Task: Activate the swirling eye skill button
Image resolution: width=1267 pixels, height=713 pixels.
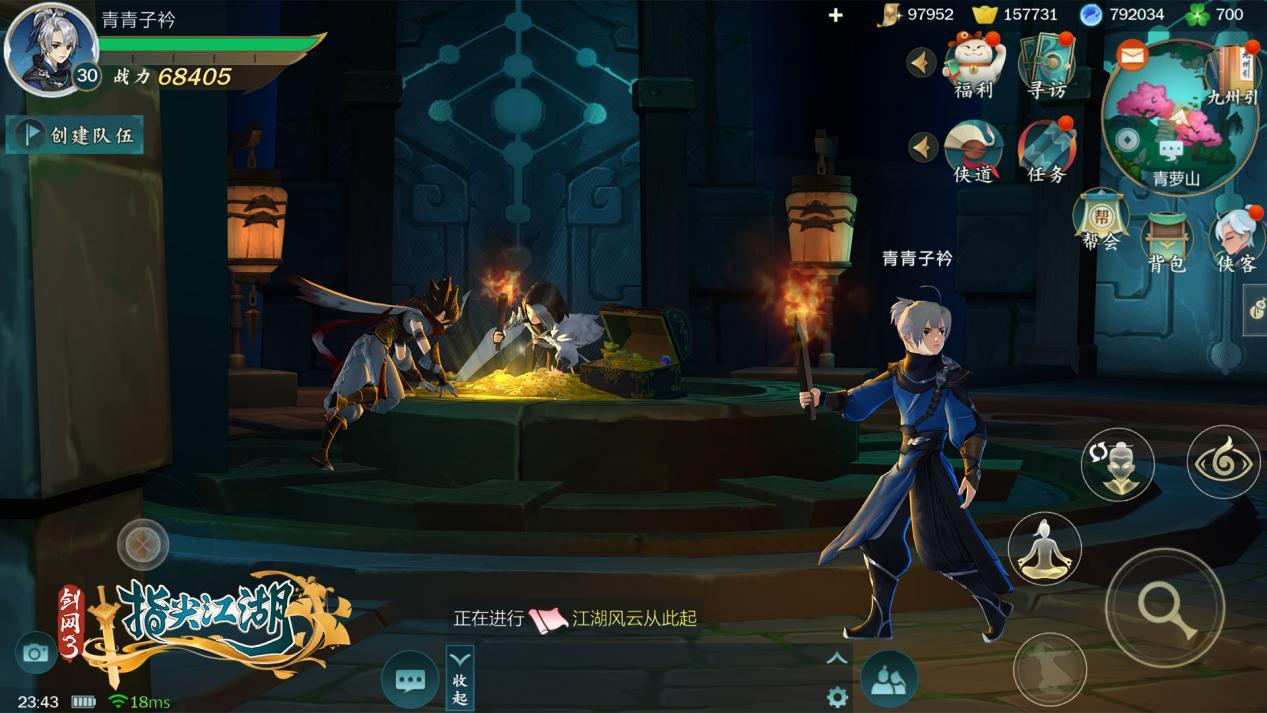Action: click(1224, 462)
